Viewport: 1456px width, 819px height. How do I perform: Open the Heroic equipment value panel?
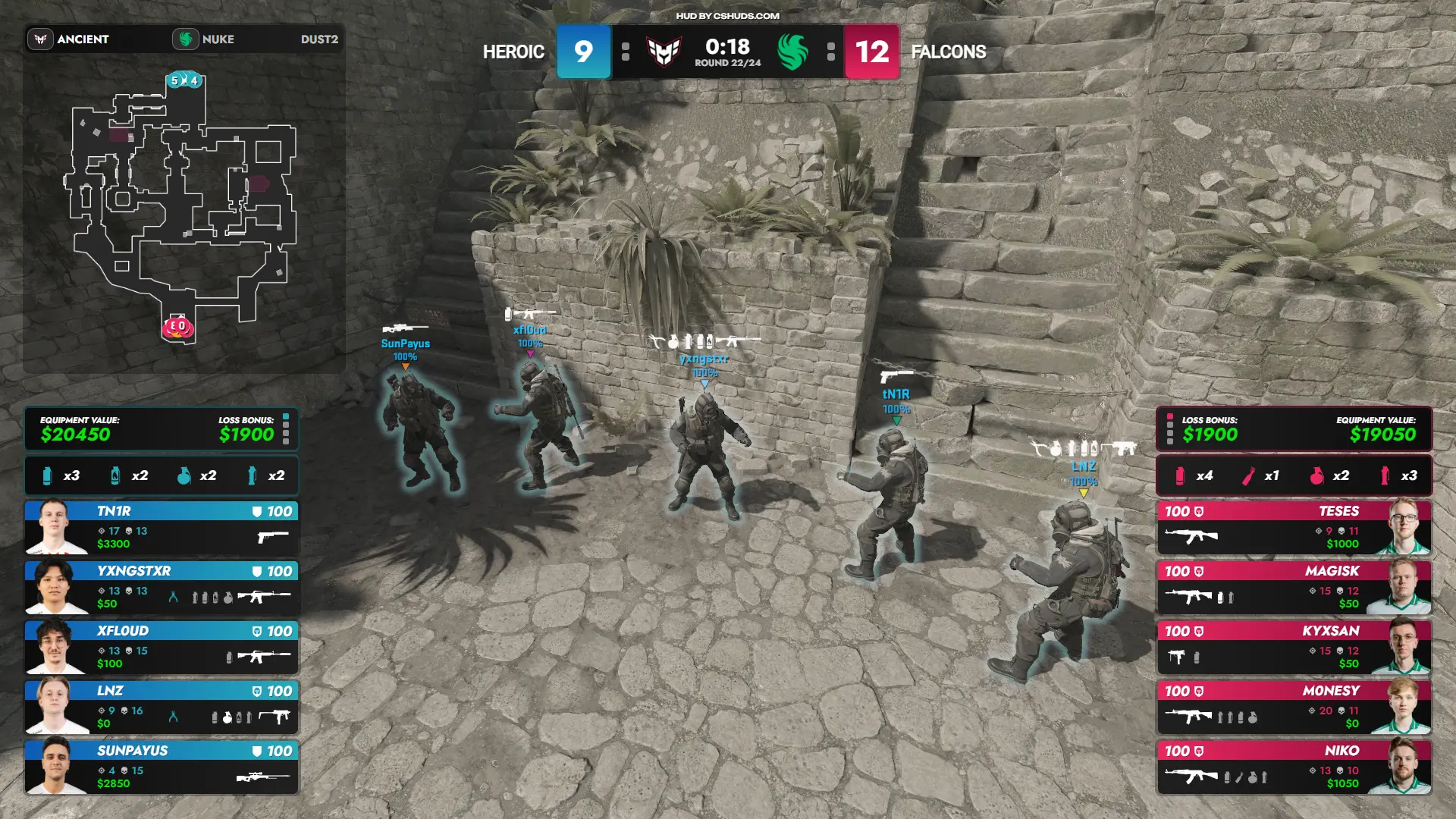tap(162, 429)
